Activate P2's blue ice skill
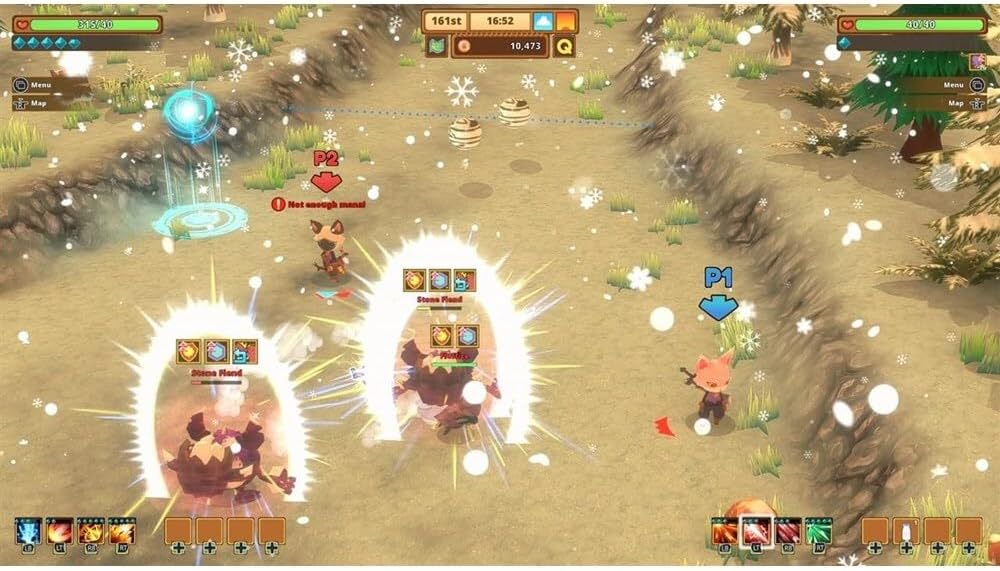The width and height of the screenshot is (1000, 571). 28,530
